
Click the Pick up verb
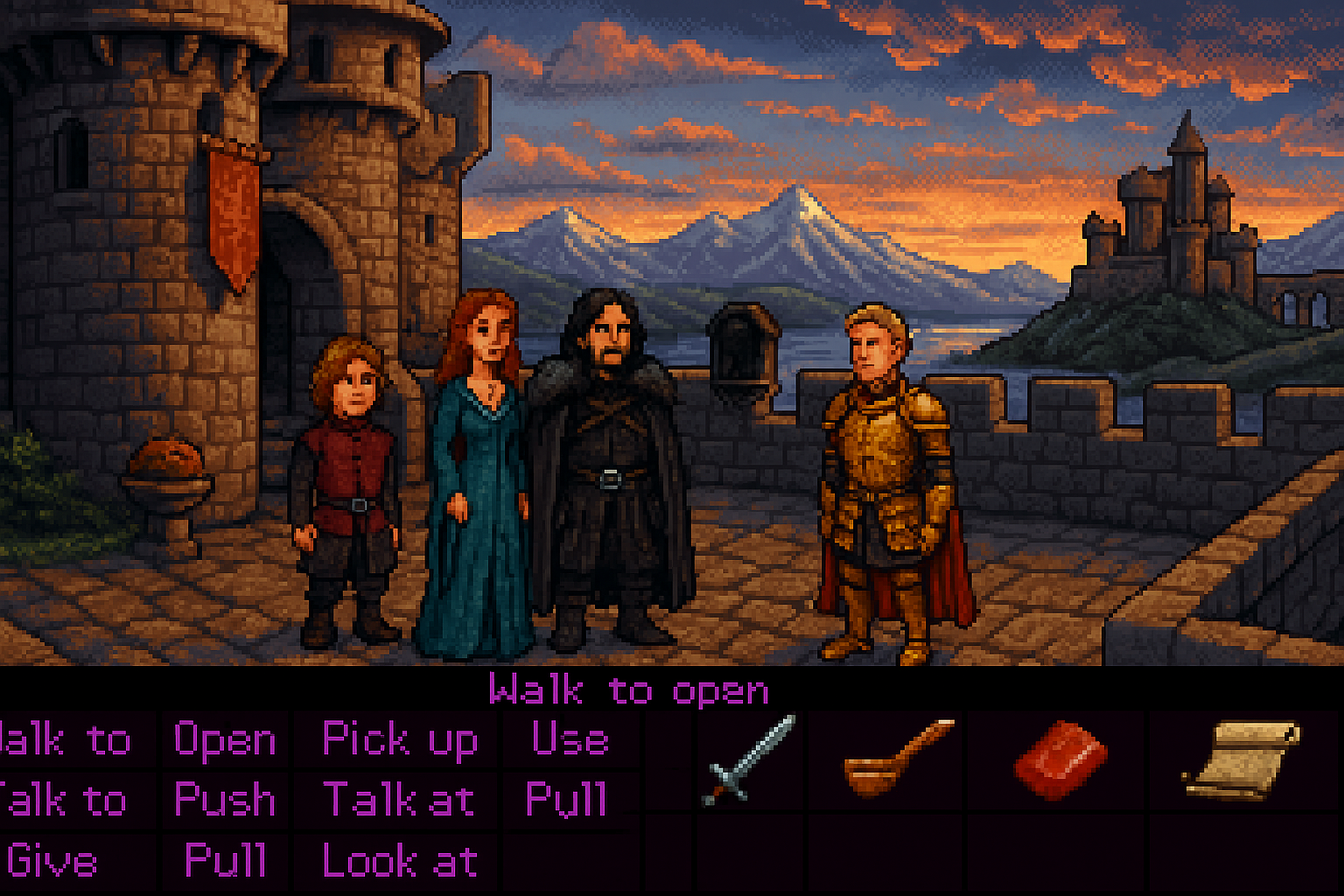(x=400, y=740)
